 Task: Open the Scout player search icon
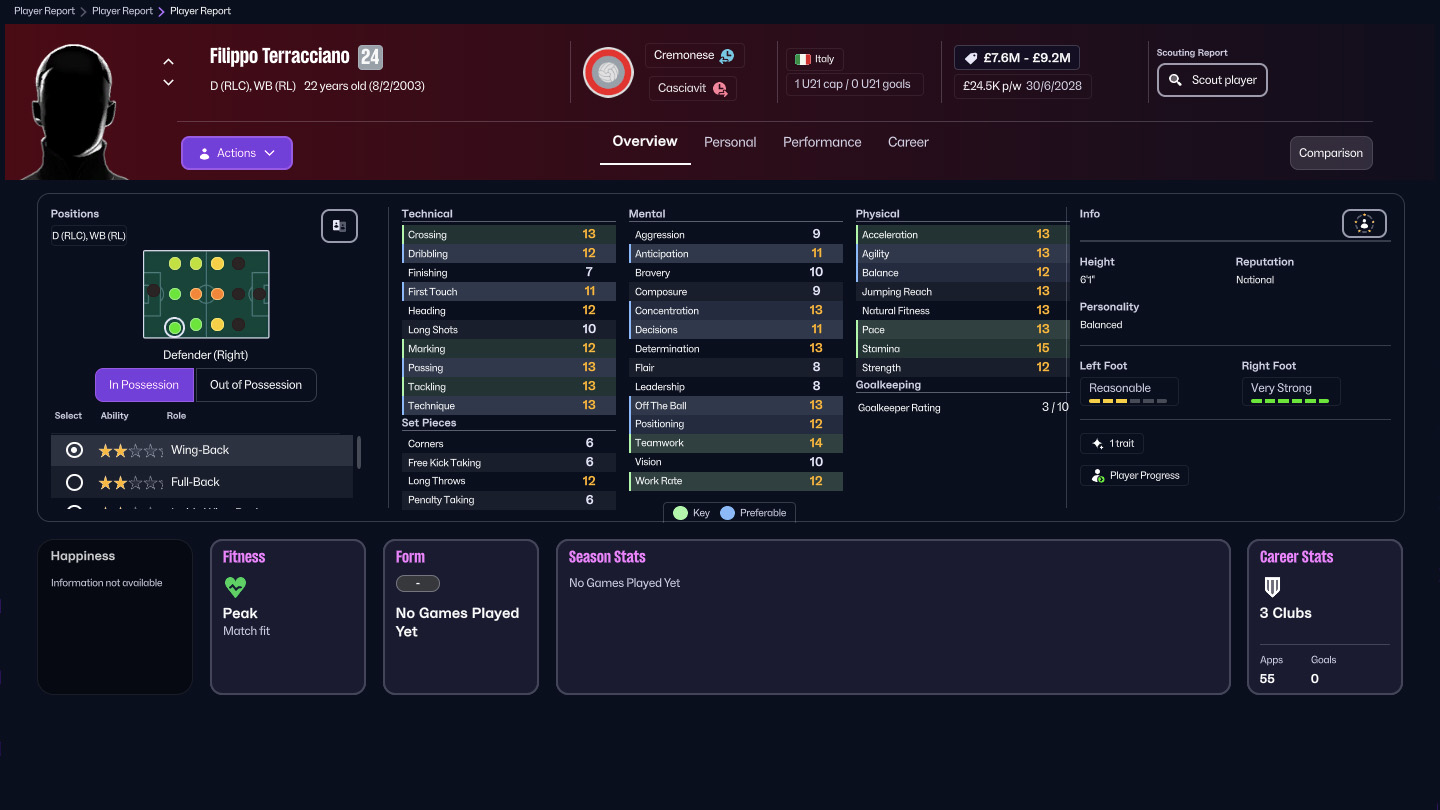click(x=1176, y=79)
